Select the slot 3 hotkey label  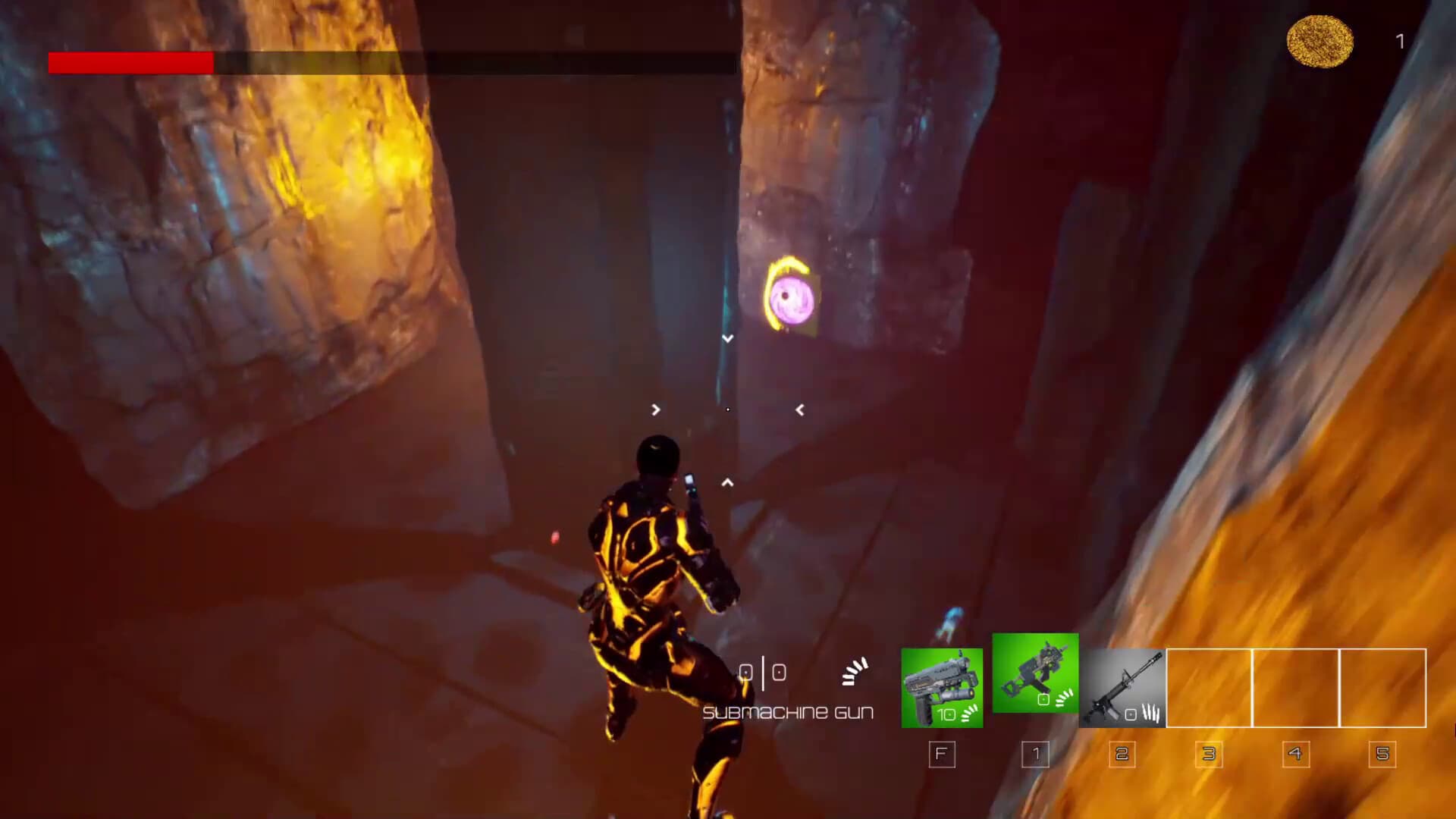[1210, 754]
